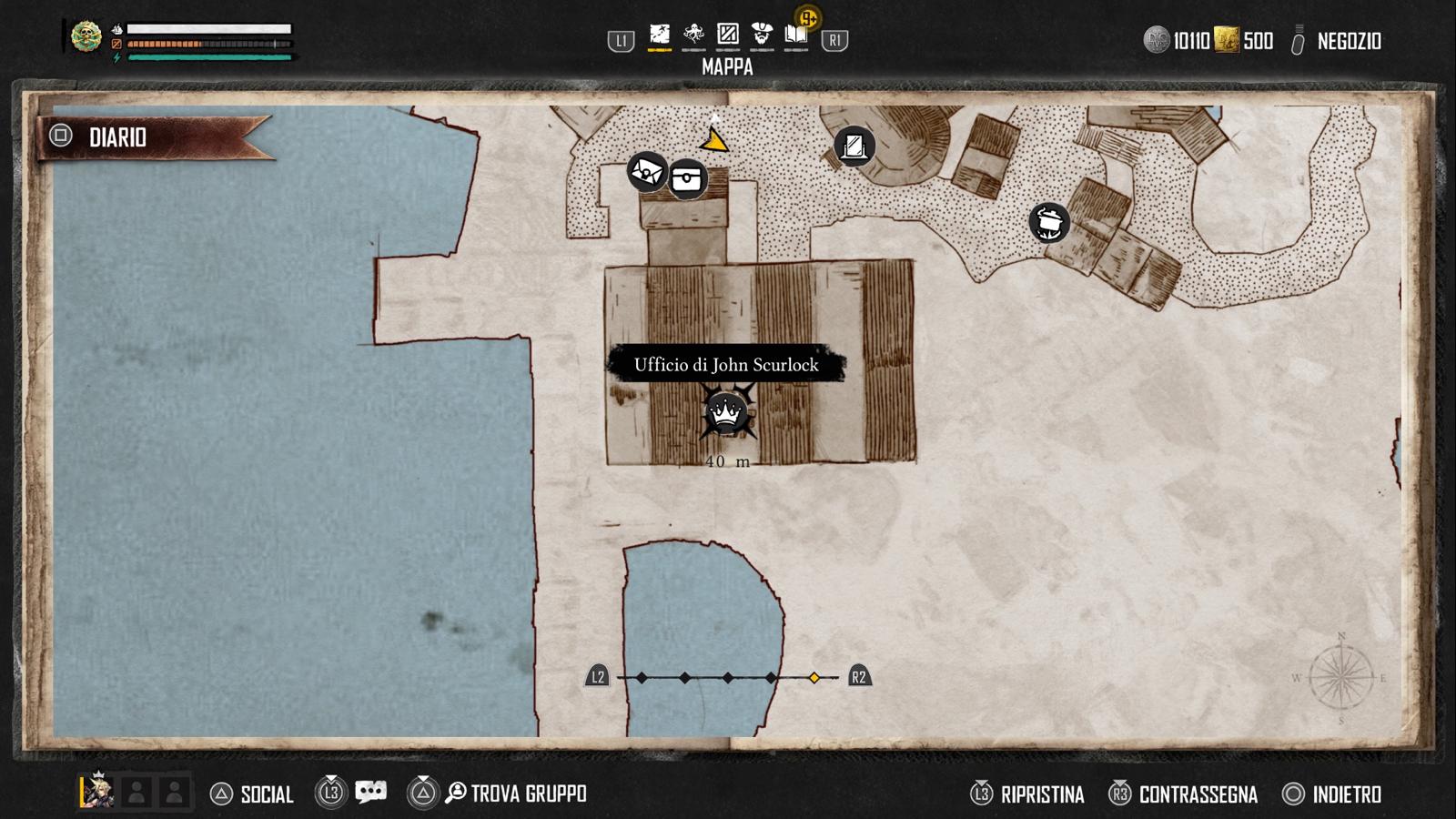This screenshot has width=1456, height=819.
Task: Open the open-book codex tab
Action: [x=796, y=35]
